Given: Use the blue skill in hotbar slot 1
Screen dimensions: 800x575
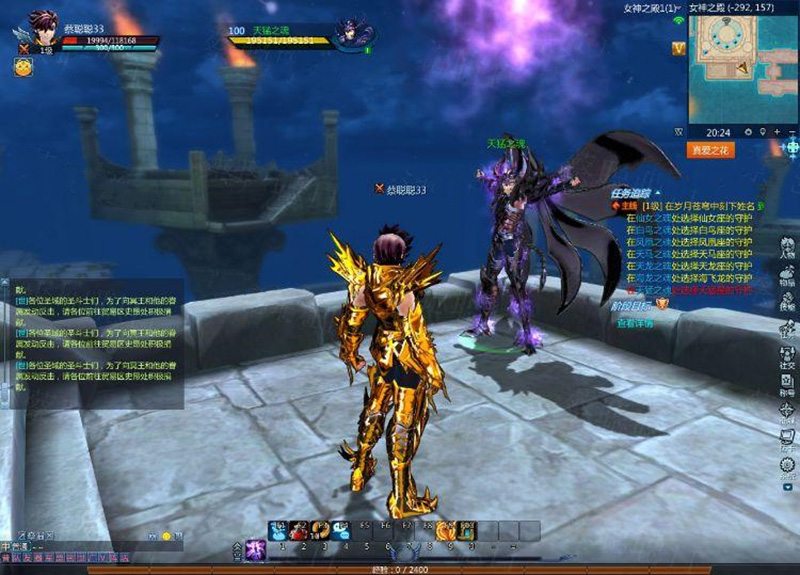Looking at the screenshot, I should tap(279, 531).
